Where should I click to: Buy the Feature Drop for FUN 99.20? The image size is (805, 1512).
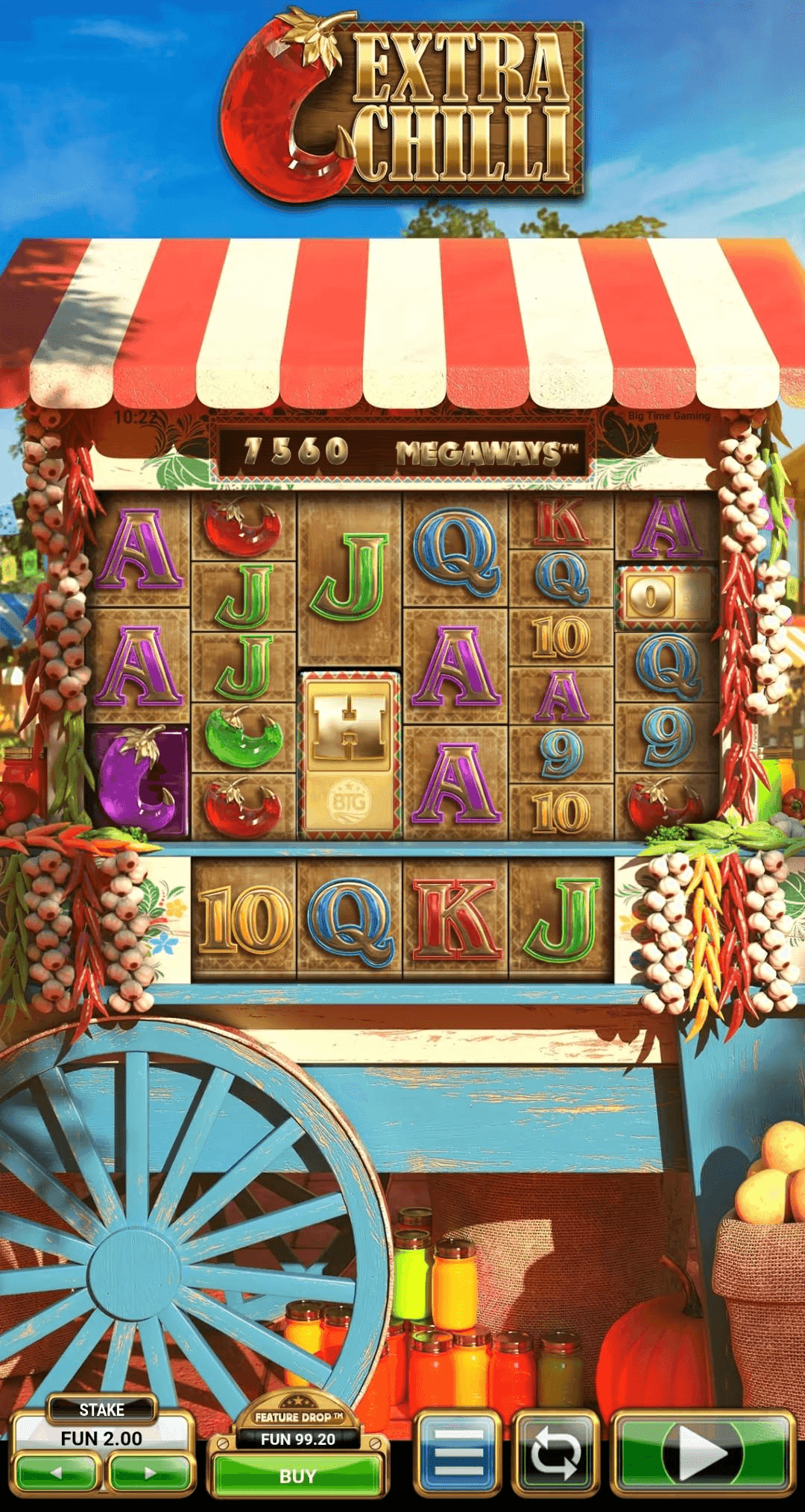[x=297, y=1475]
